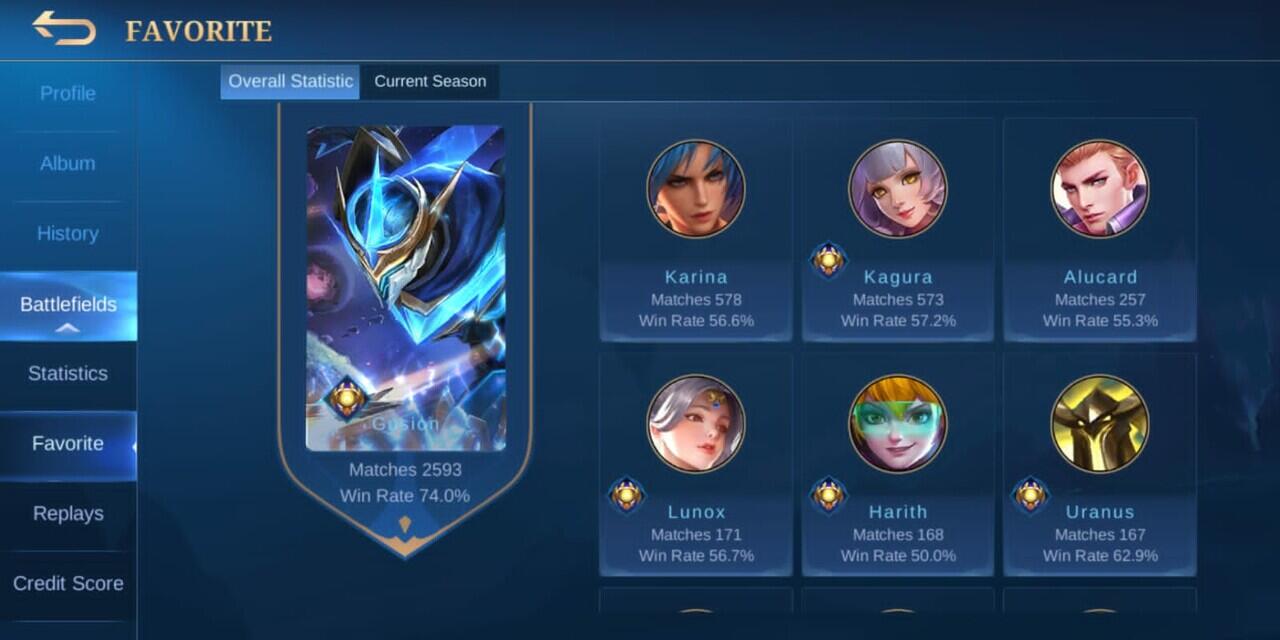Open the Profile section
Screen dimensions: 1280x640
click(68, 94)
